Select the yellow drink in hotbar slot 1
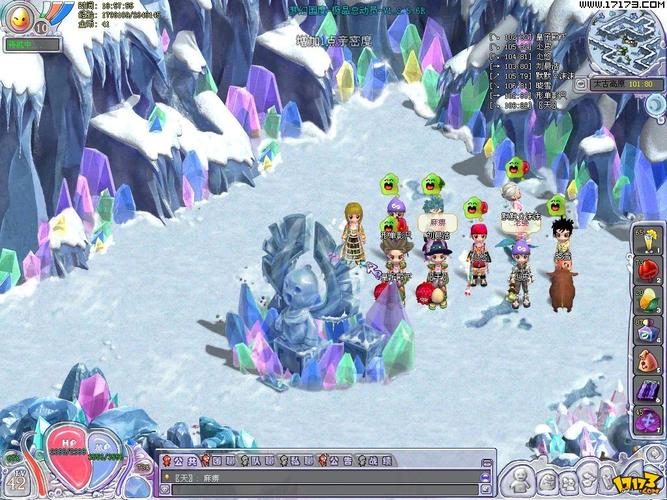This screenshot has height=500, width=667. (x=647, y=242)
